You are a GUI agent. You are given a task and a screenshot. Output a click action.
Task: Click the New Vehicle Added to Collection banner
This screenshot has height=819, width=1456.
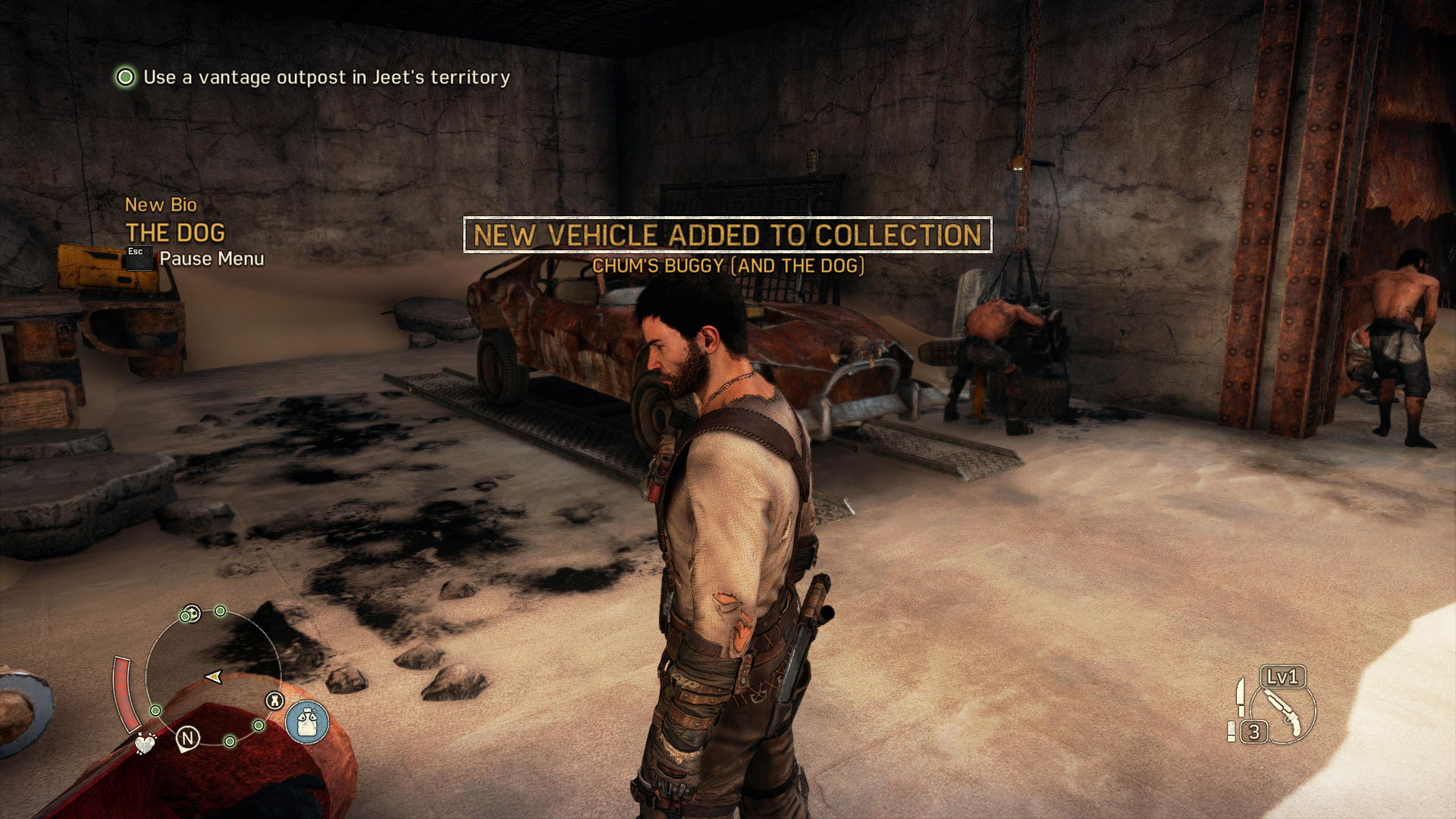point(727,235)
